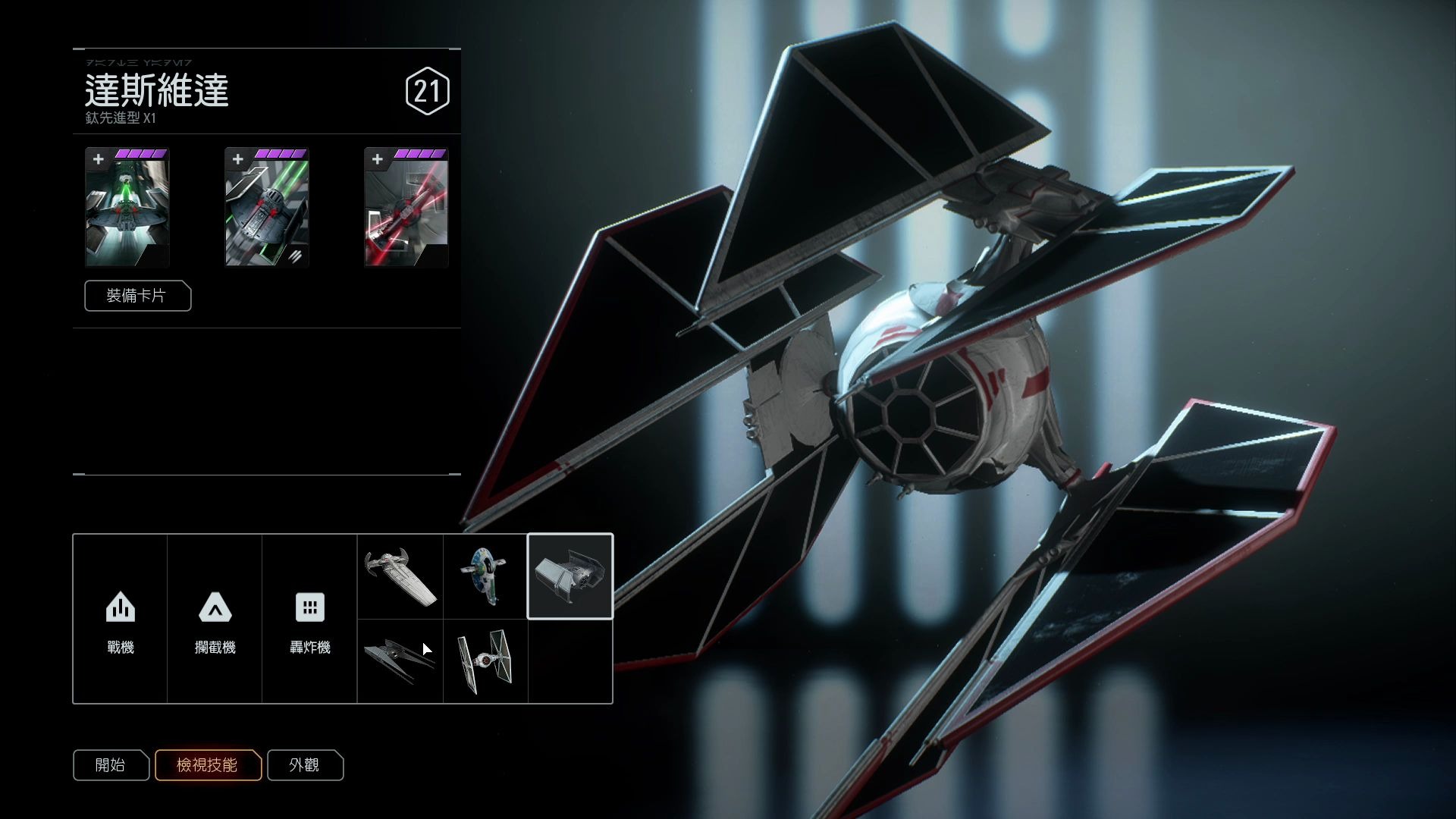The height and width of the screenshot is (819, 1456).
Task: Click the 裝備卡片 equip cards button
Action: [x=137, y=296]
